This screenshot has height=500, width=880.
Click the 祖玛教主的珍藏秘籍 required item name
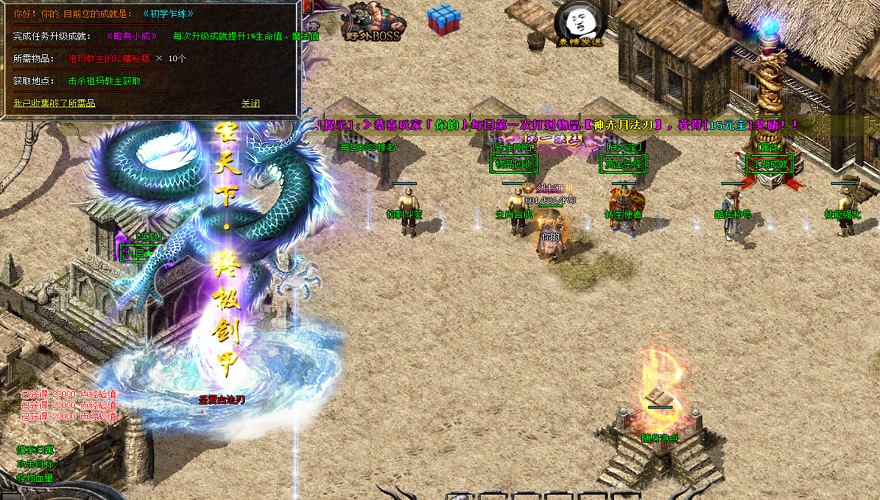tap(107, 59)
